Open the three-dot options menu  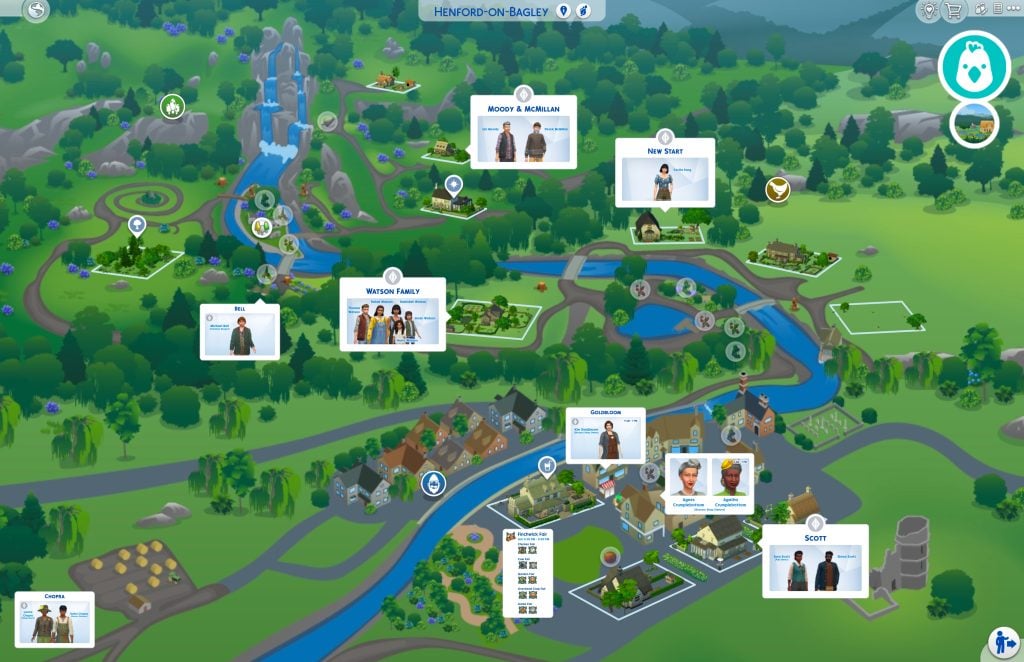click(x=1013, y=9)
